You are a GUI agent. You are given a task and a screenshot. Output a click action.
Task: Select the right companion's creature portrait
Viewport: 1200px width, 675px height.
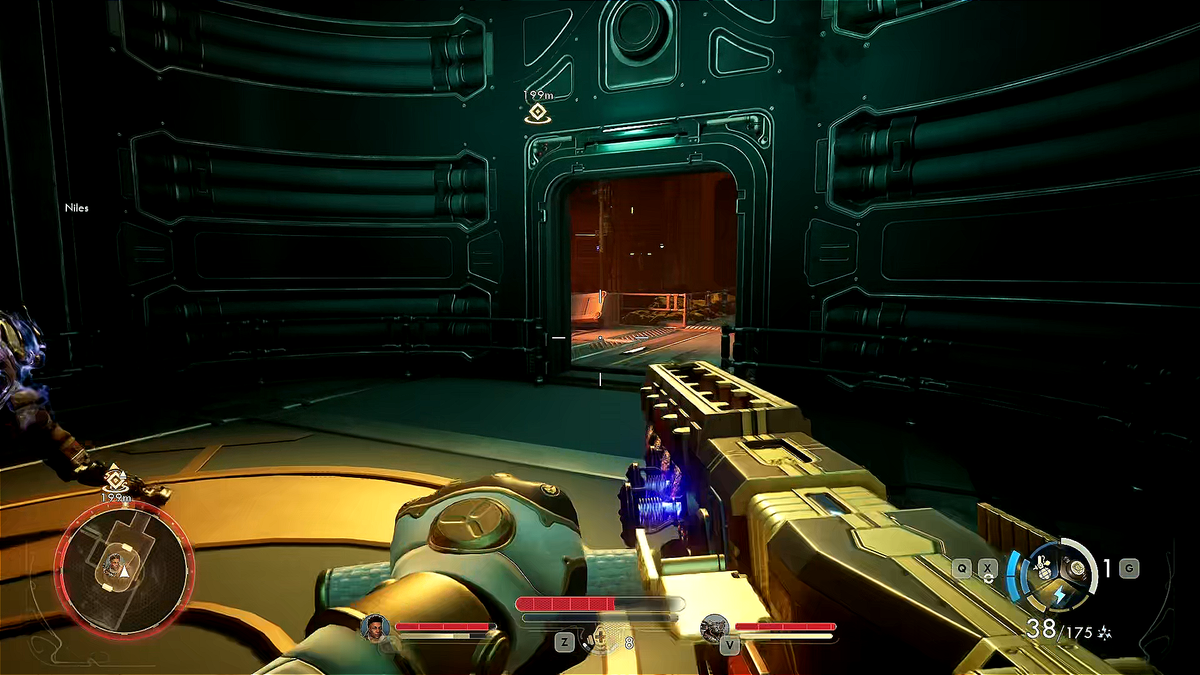714,627
